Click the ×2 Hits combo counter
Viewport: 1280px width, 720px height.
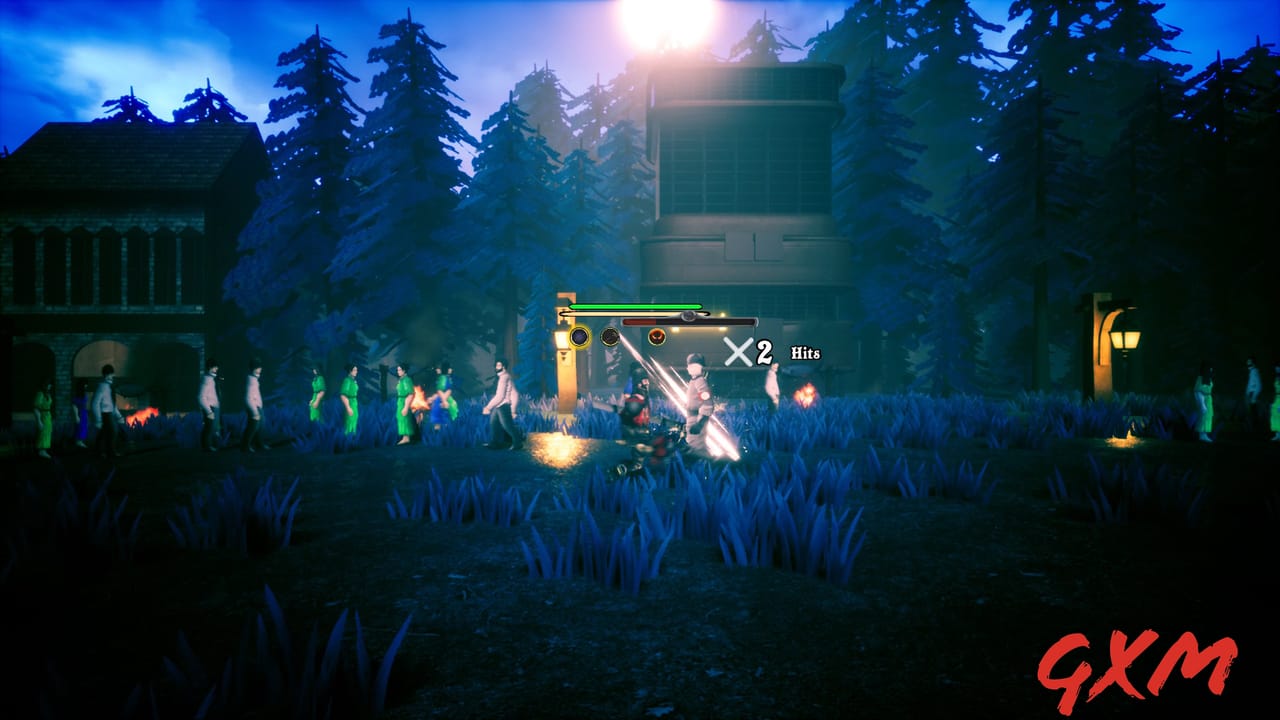point(745,351)
